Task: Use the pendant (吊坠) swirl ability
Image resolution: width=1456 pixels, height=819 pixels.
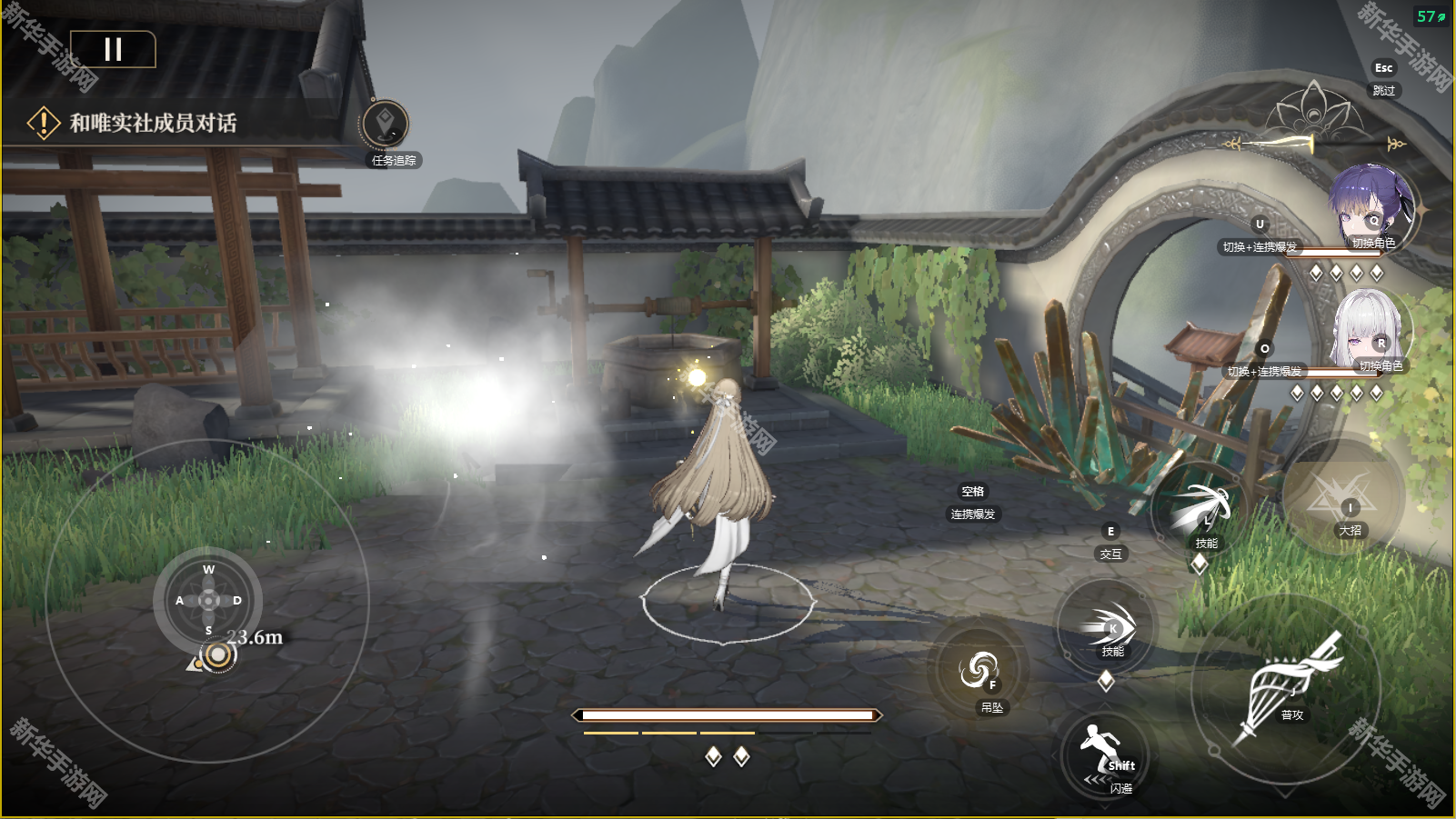Action: [979, 671]
